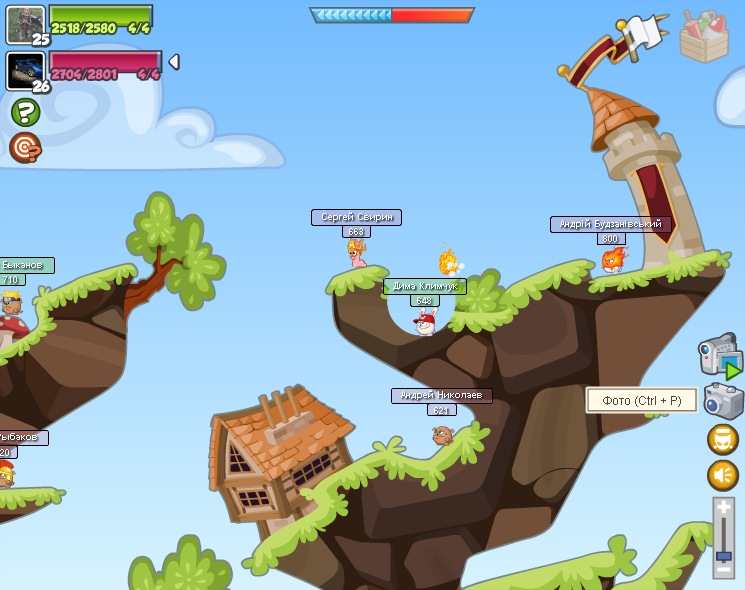This screenshot has width=745, height=590.
Task: Click the orange masked face button
Action: [x=722, y=439]
